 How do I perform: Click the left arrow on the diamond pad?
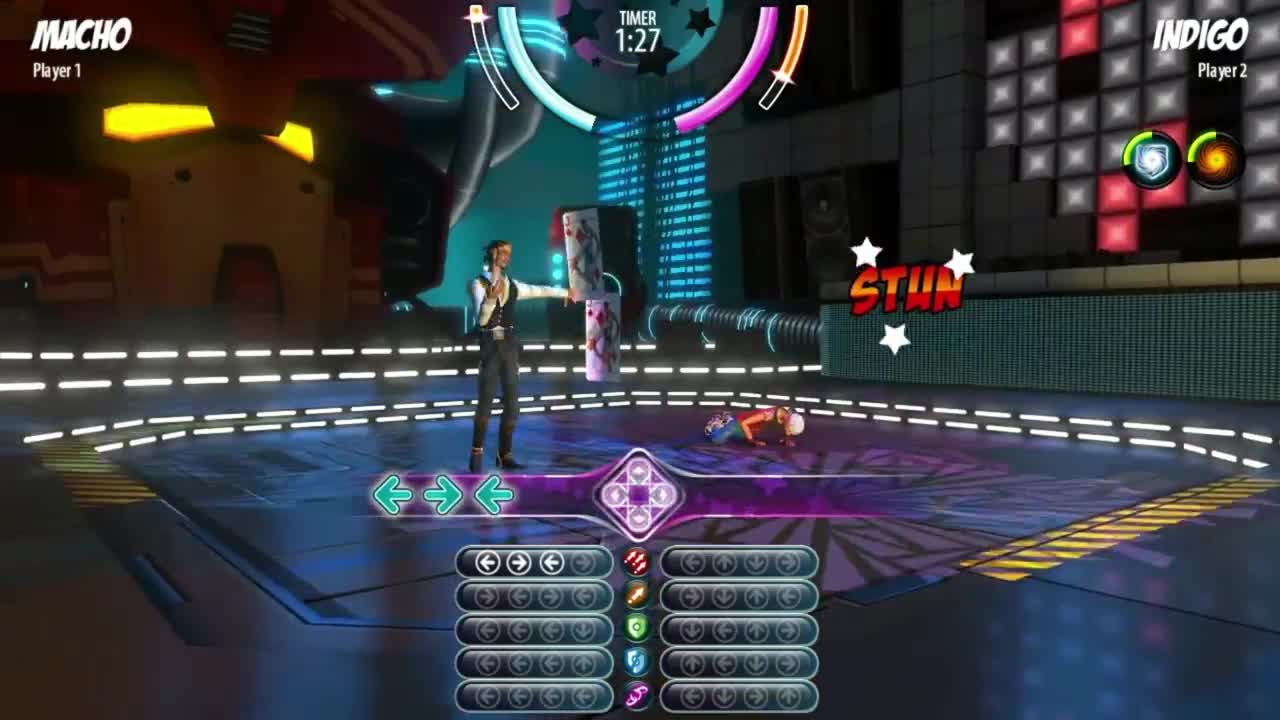[615, 495]
